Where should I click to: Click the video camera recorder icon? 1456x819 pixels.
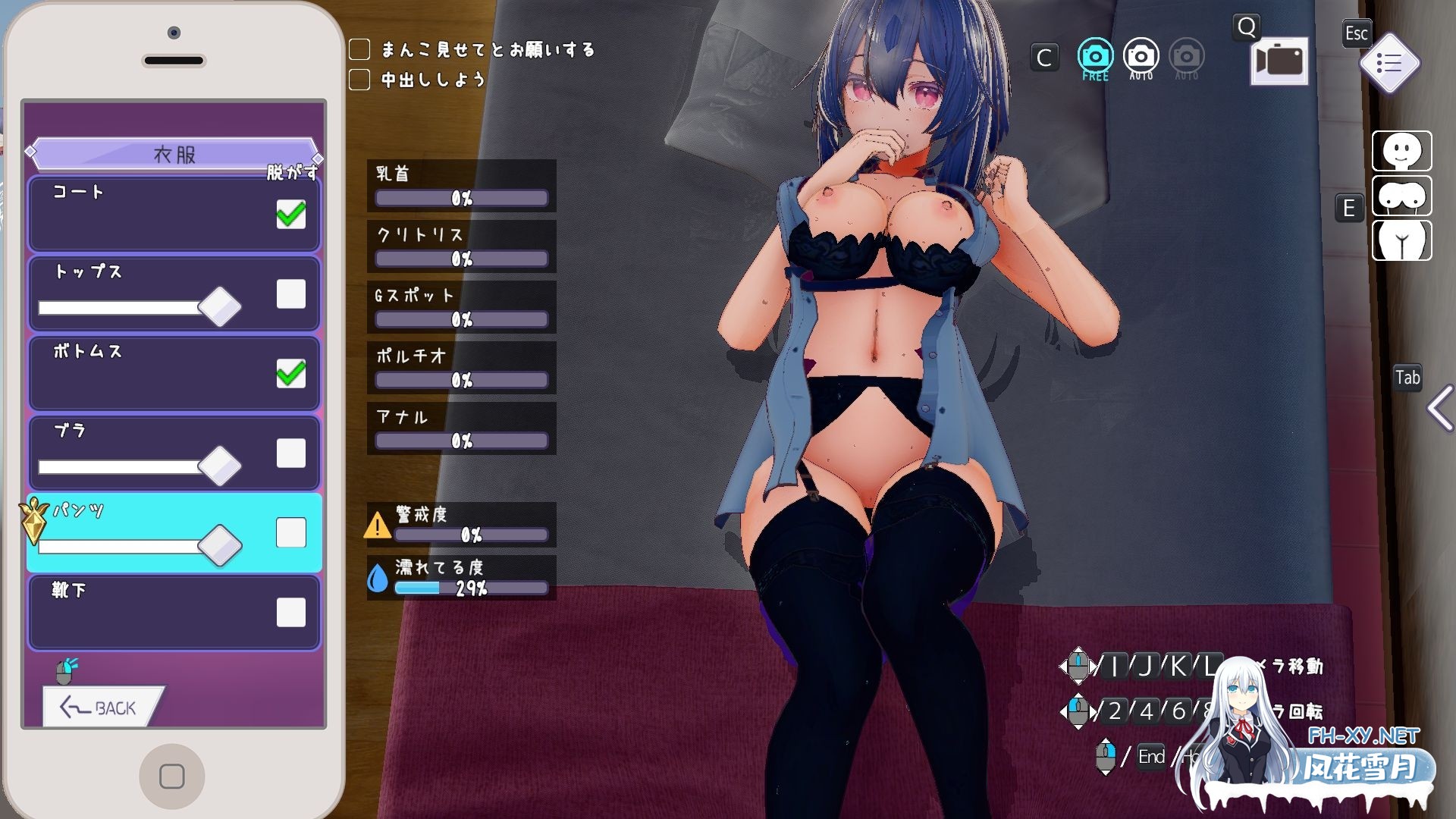click(x=1279, y=61)
